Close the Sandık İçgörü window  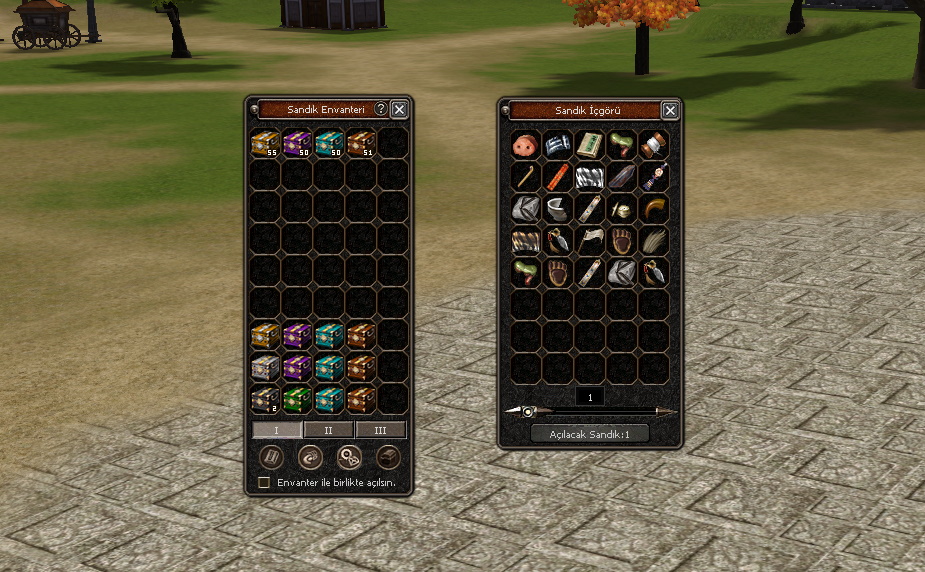point(671,110)
